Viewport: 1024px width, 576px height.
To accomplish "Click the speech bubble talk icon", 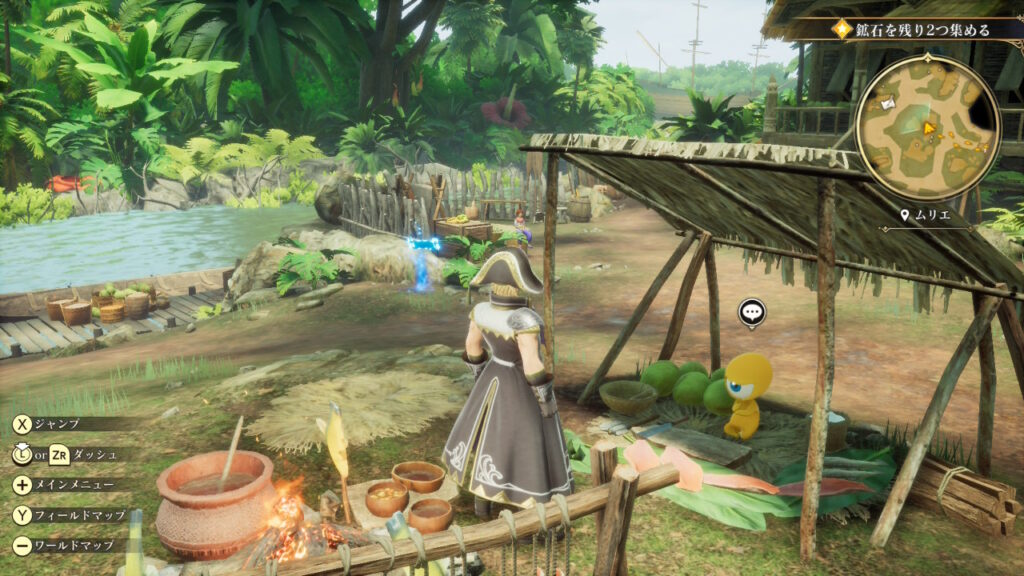I will [752, 313].
